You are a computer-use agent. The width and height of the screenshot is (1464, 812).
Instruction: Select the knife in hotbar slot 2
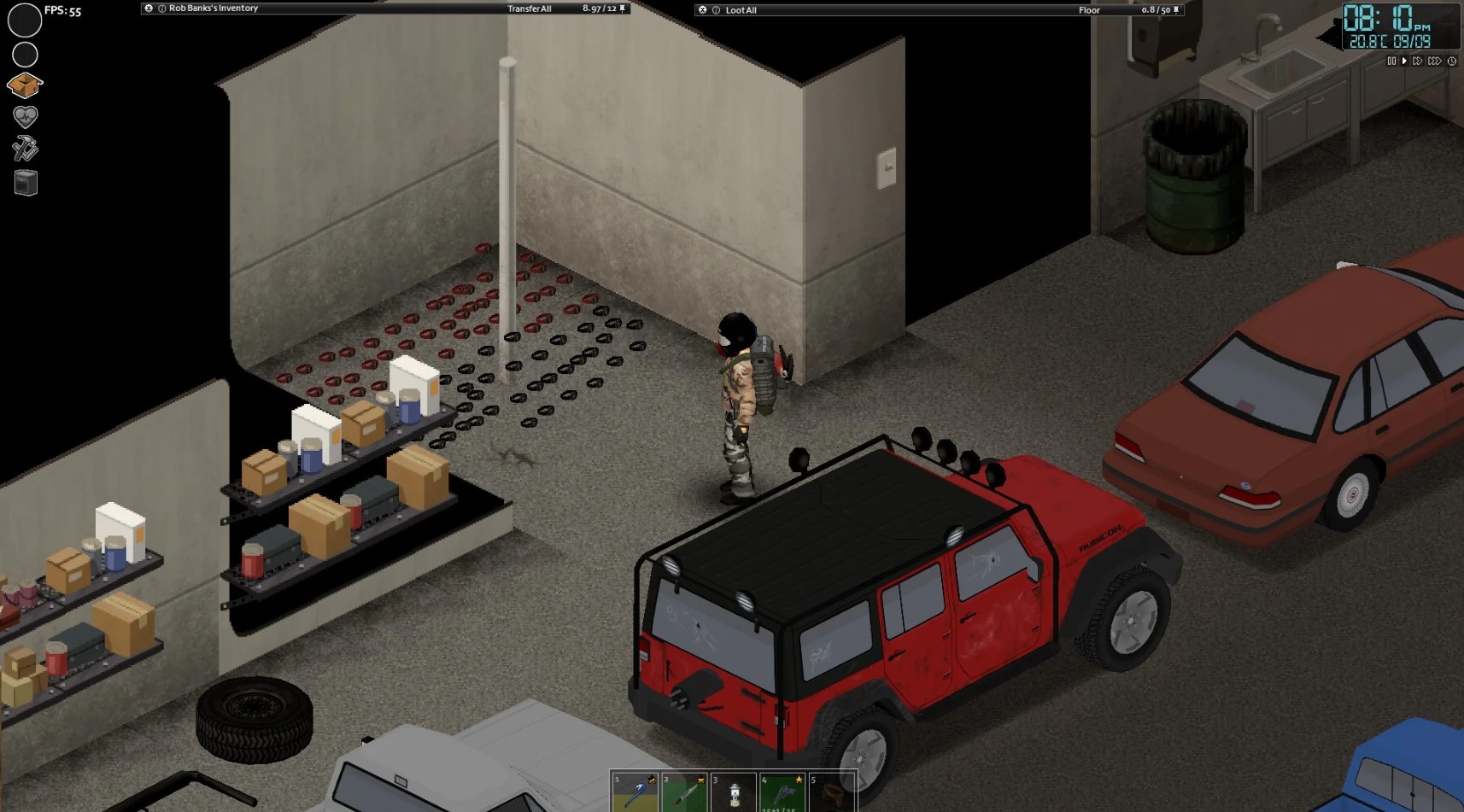683,792
